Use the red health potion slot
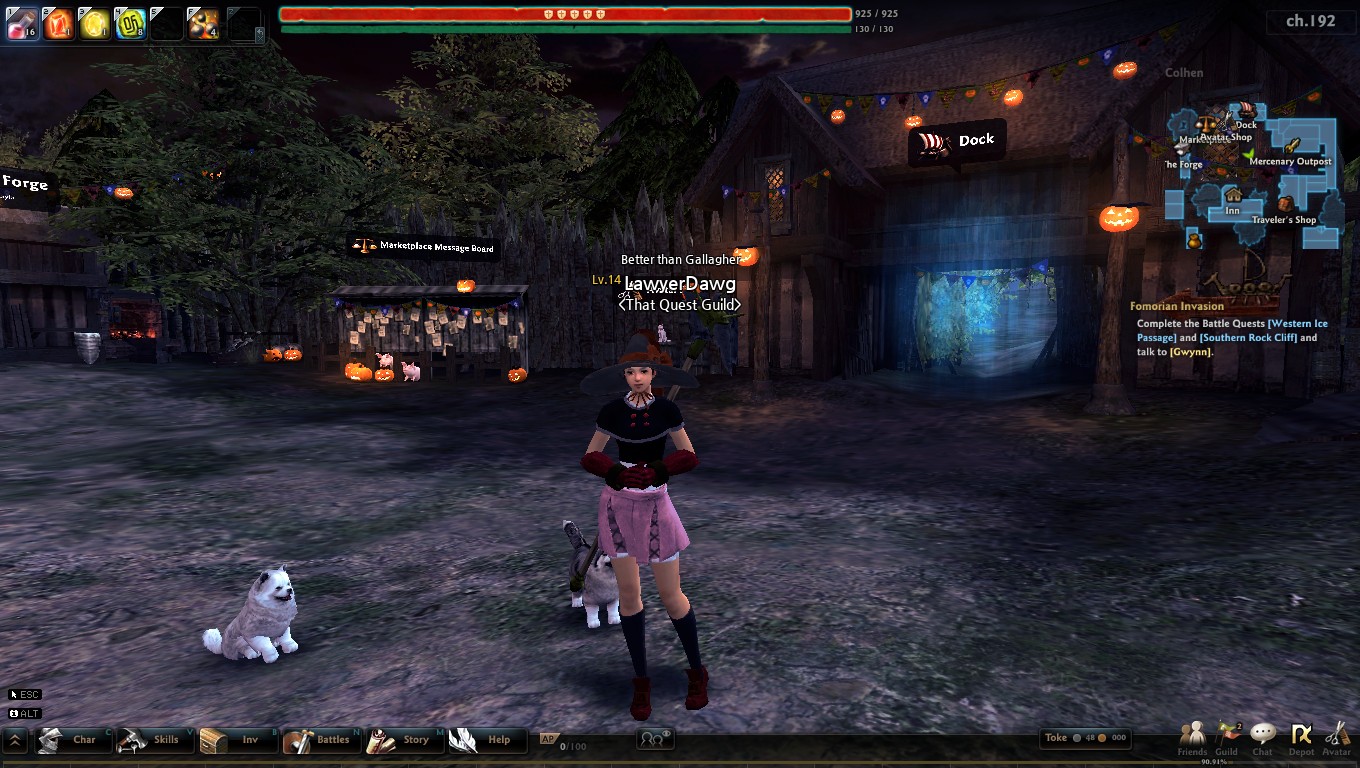1360x768 pixels. tap(22, 23)
